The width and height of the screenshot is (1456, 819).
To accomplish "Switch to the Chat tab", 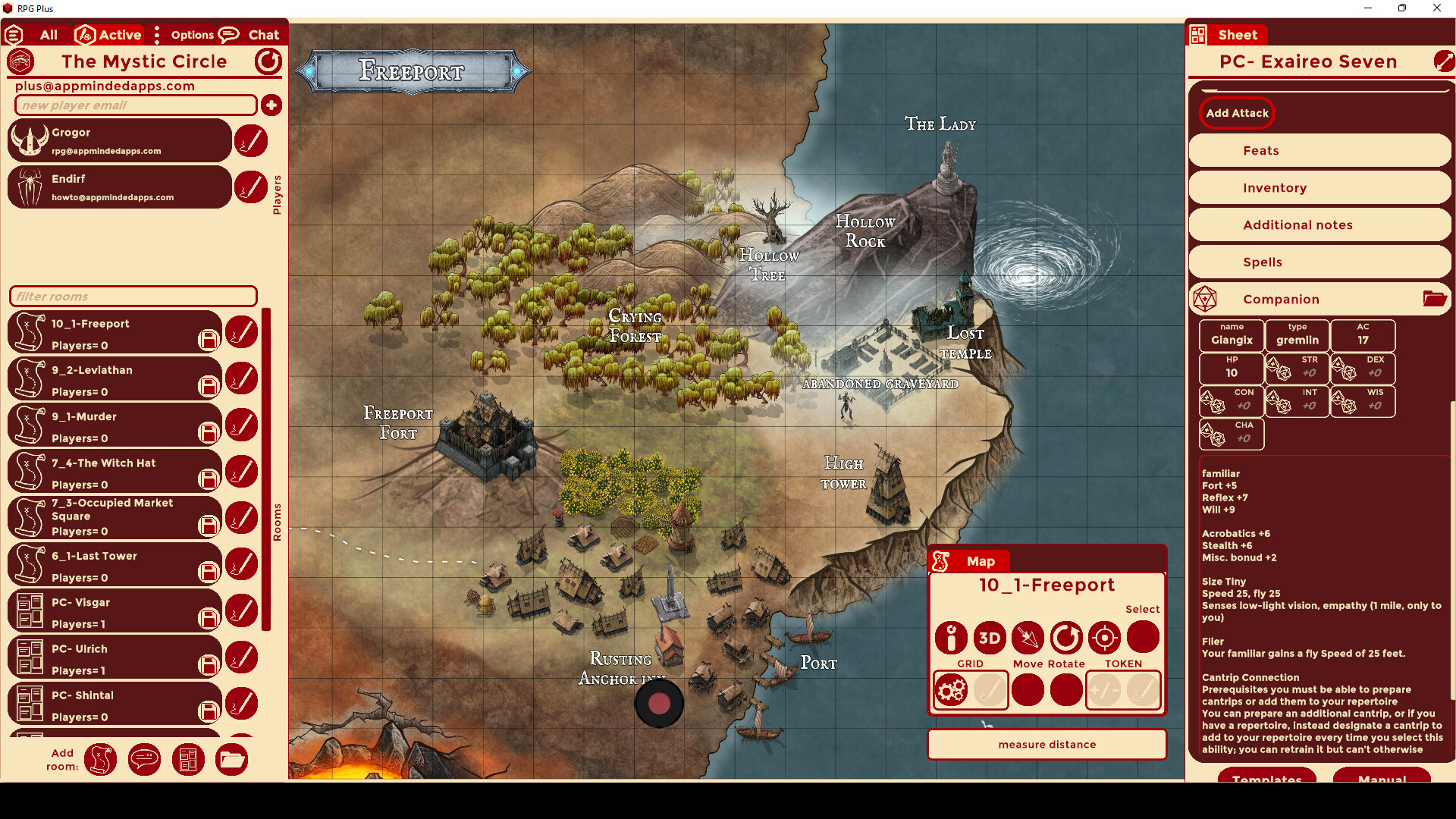I will (x=262, y=34).
